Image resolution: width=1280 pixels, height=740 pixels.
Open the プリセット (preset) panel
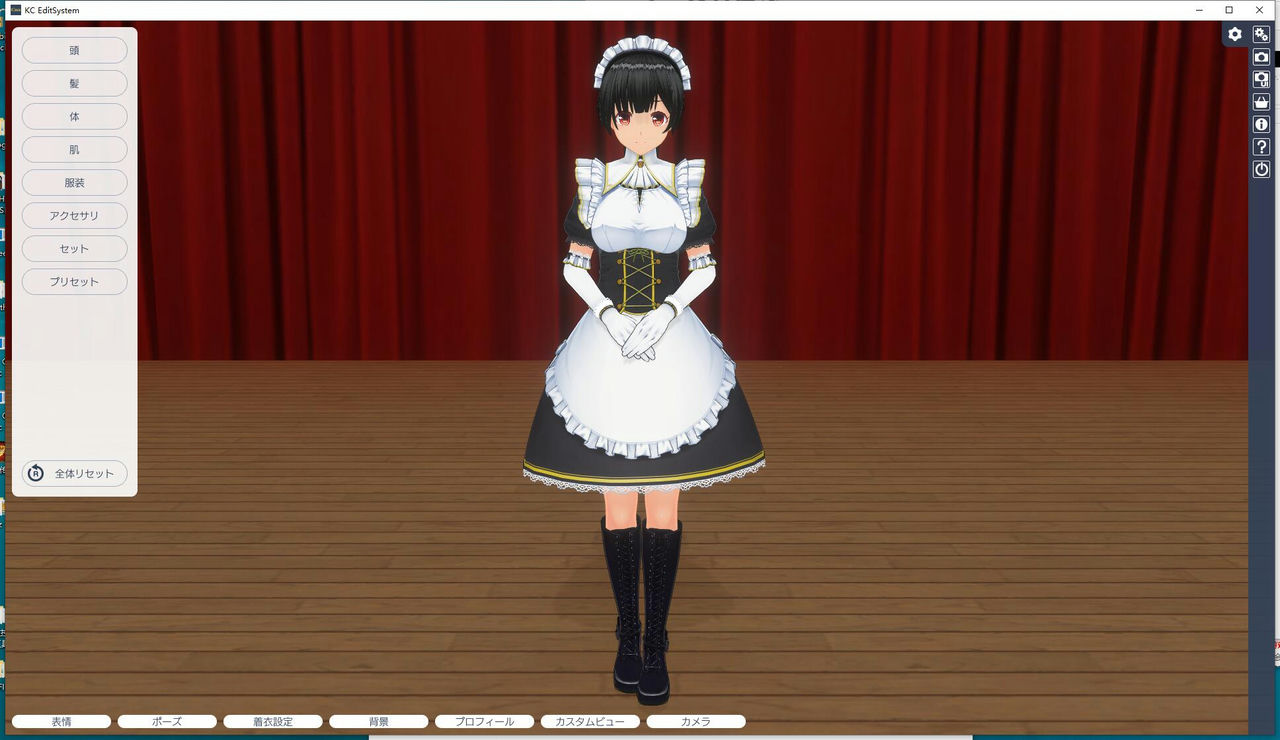74,281
